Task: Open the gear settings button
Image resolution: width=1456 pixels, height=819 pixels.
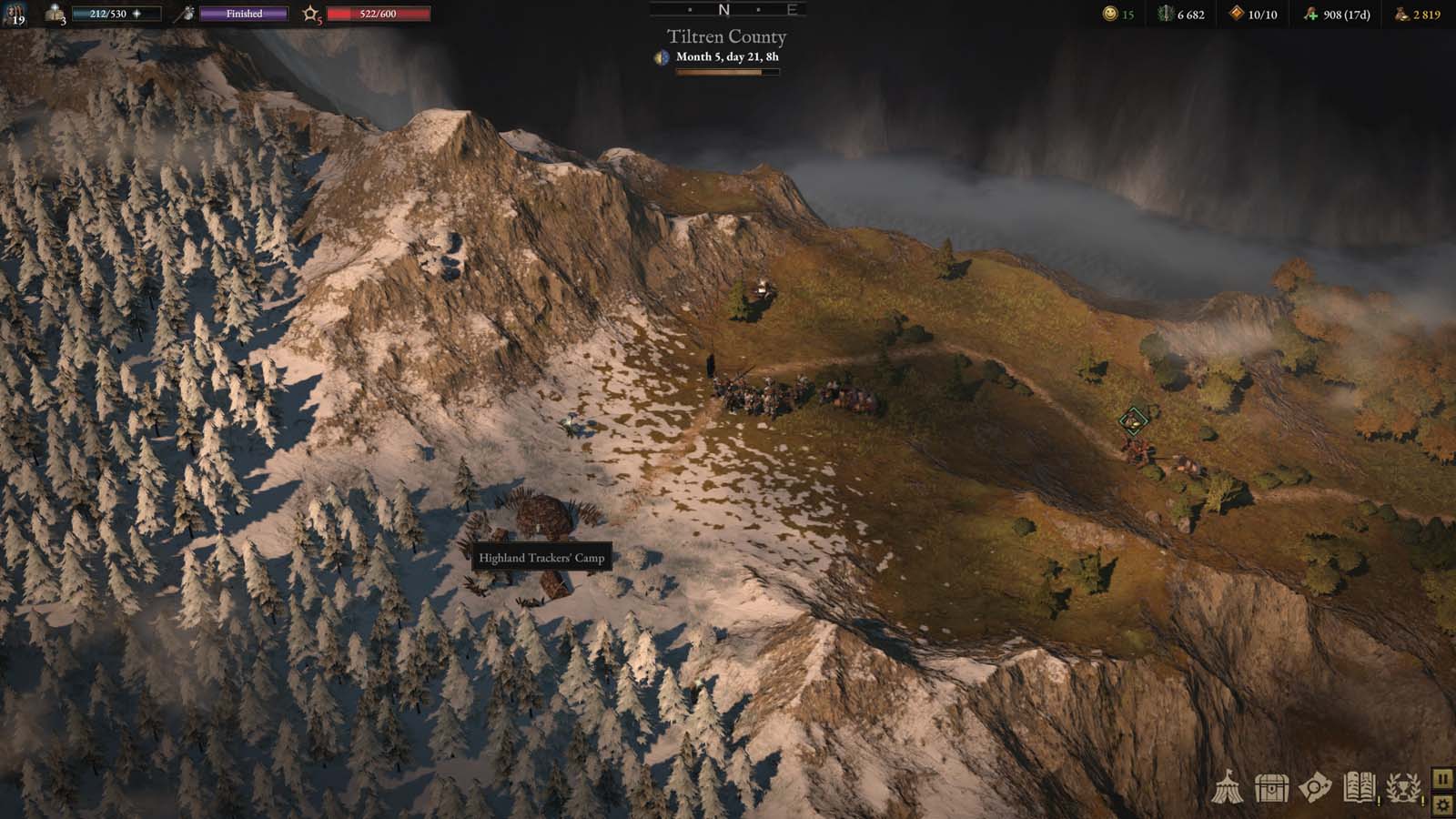Action: tap(1442, 804)
